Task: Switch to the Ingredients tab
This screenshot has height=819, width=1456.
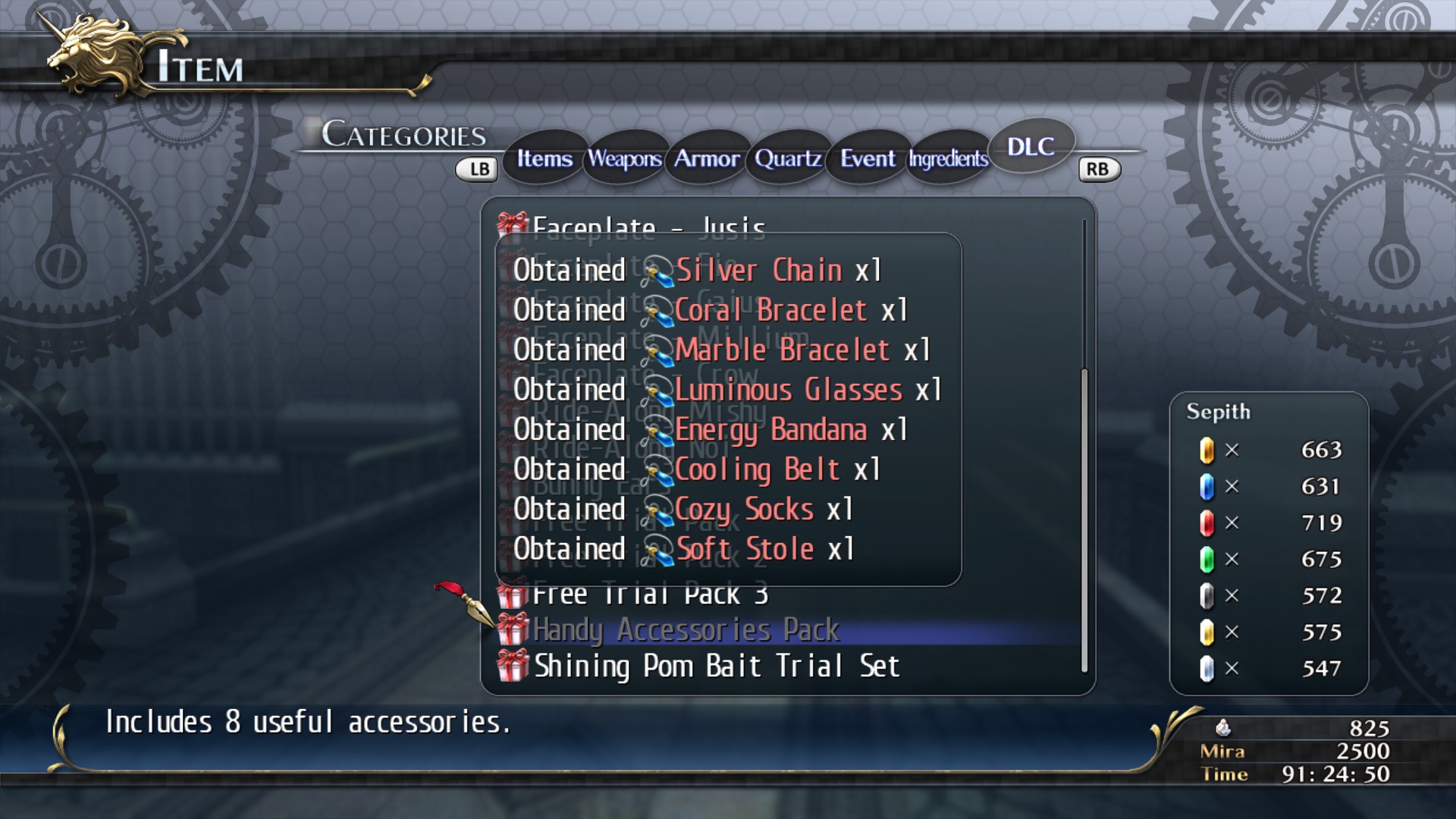Action: tap(947, 160)
